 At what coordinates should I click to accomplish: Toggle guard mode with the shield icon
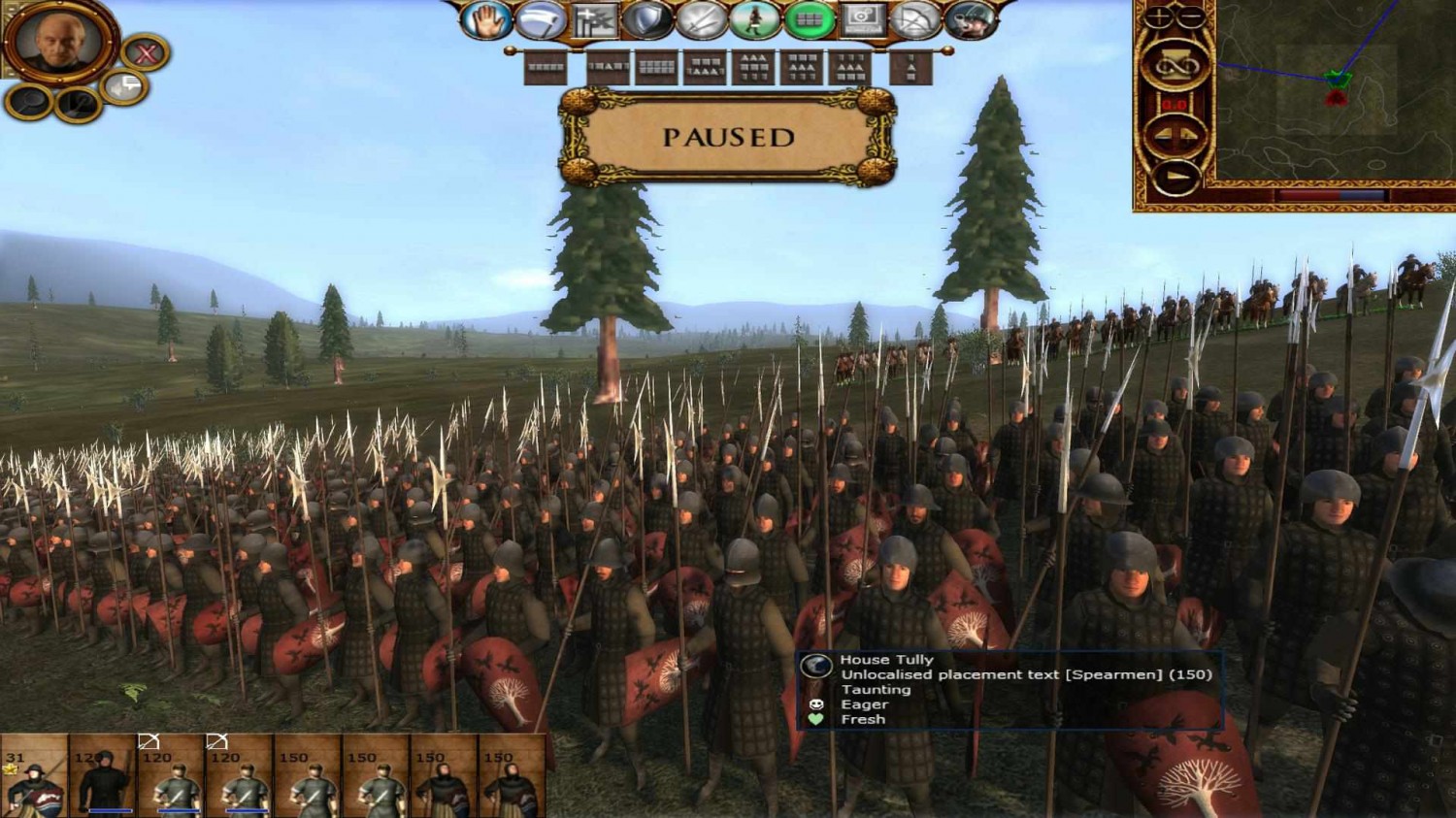(646, 17)
